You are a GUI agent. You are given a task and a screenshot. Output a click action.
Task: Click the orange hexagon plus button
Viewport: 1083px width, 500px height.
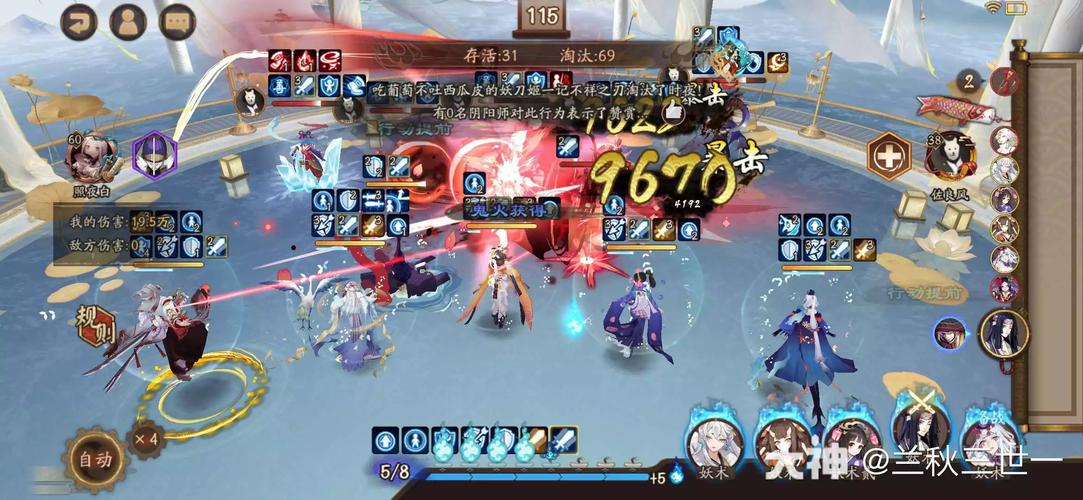tap(888, 156)
